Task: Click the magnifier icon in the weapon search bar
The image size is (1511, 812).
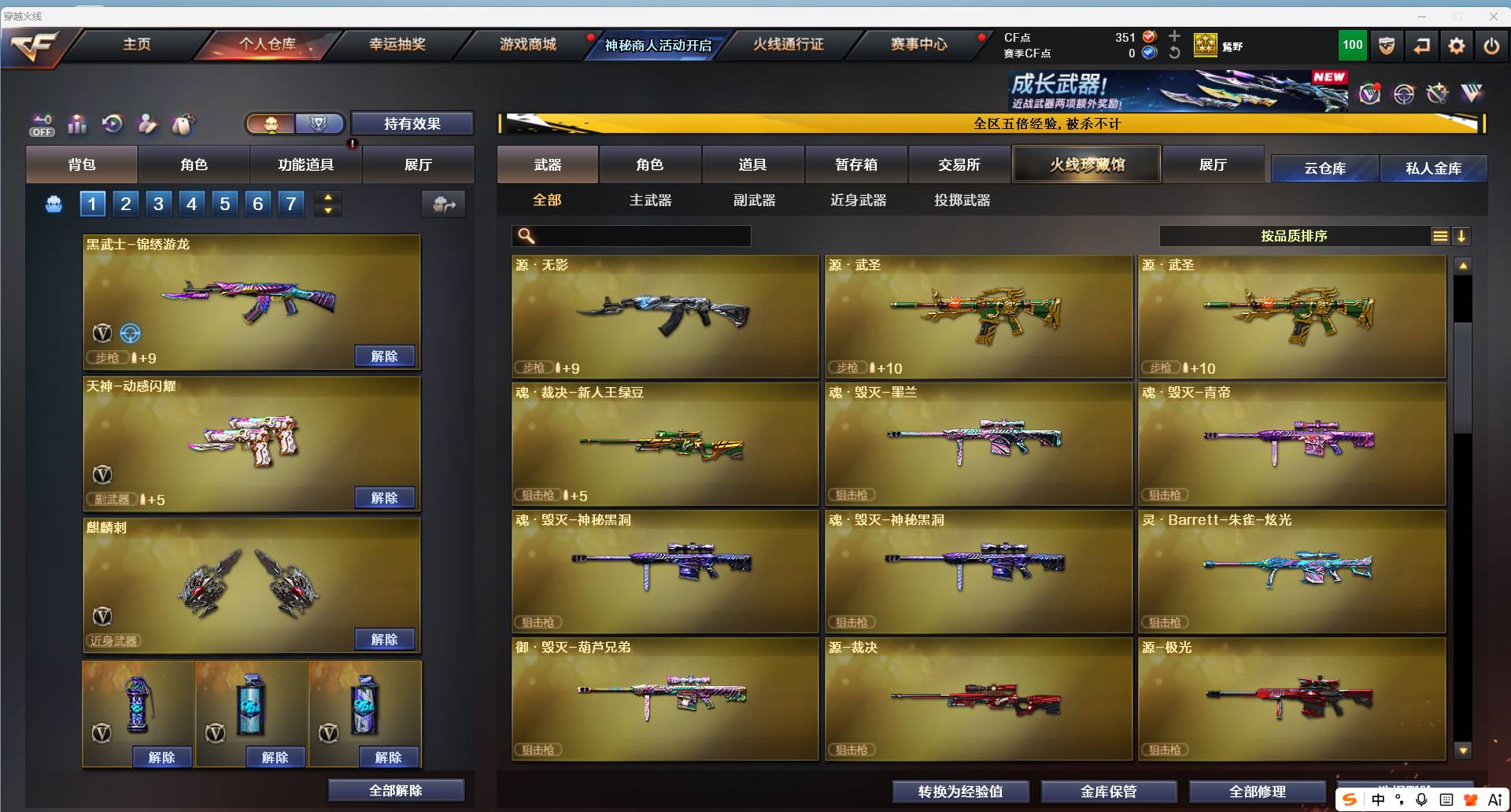Action: 526,235
